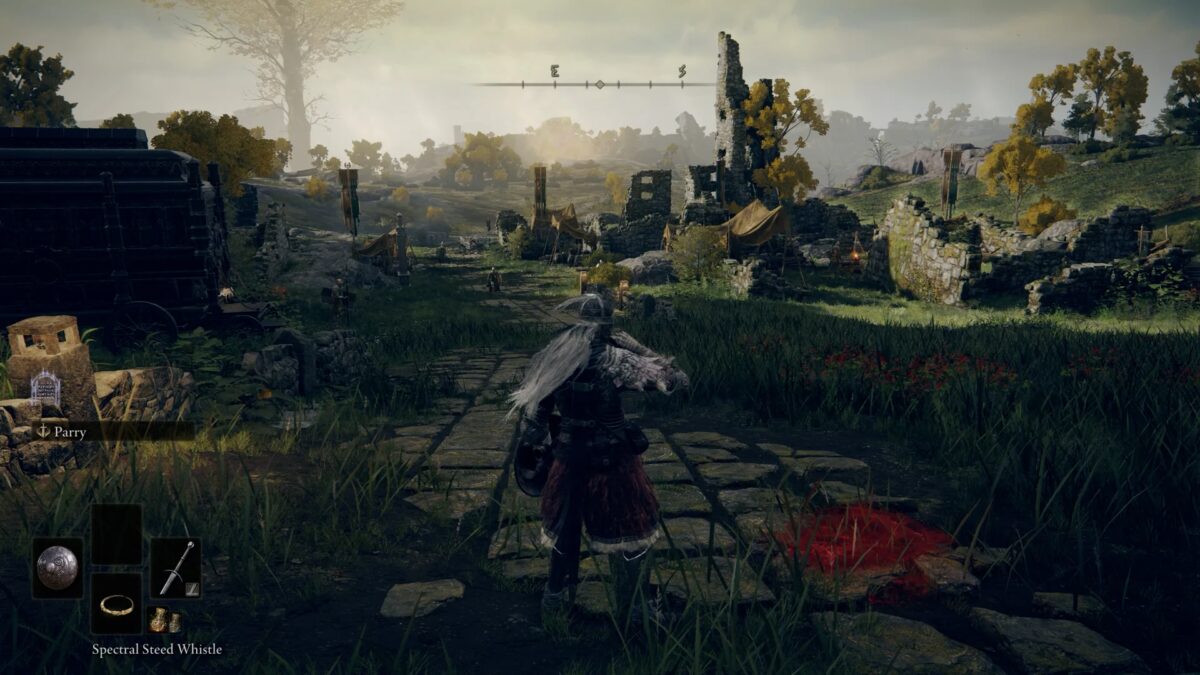1200x675 pixels.
Task: Select the sword weapon slot
Action: (175, 568)
